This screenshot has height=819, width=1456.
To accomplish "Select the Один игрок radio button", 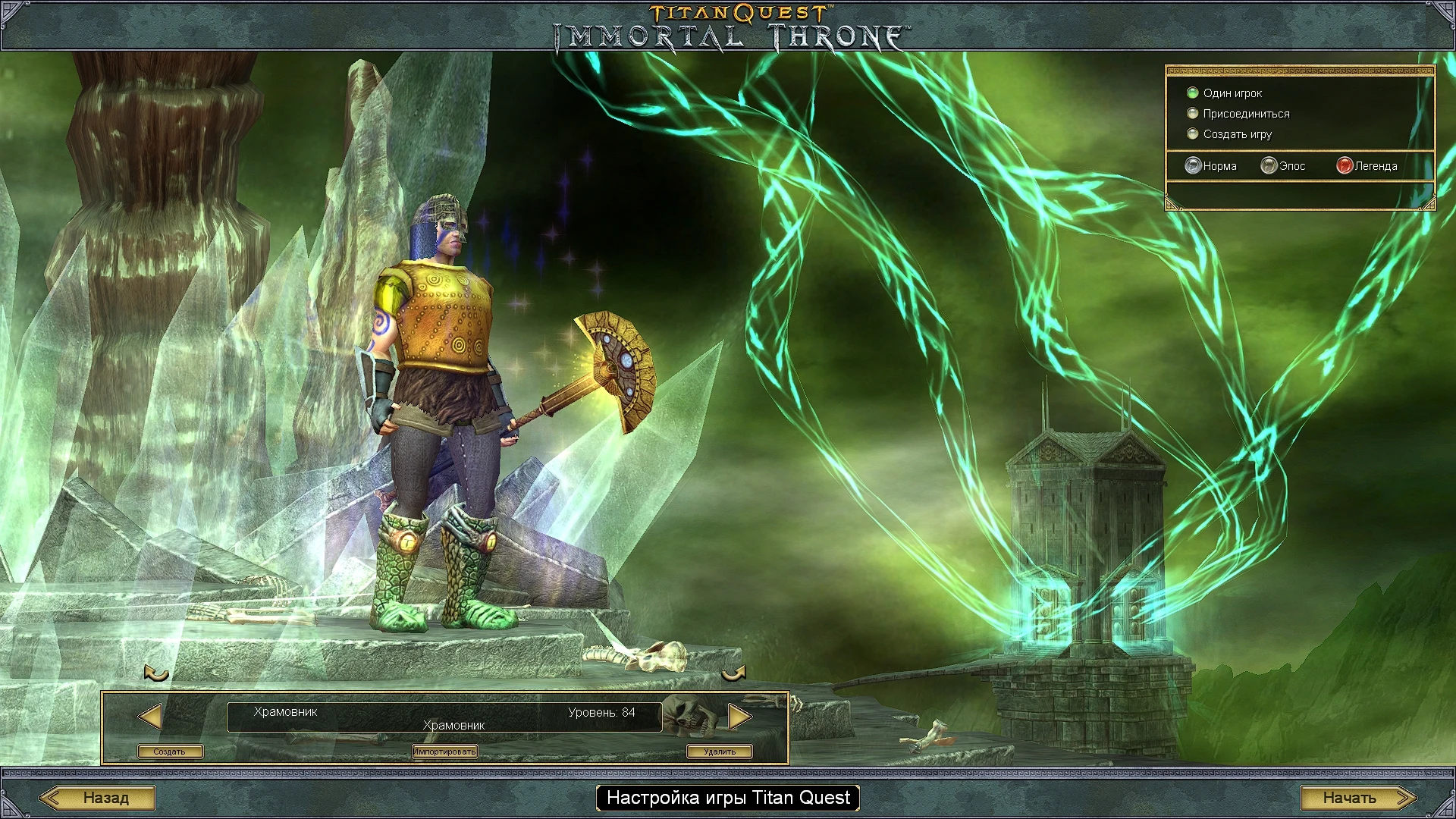I will pyautogui.click(x=1193, y=93).
